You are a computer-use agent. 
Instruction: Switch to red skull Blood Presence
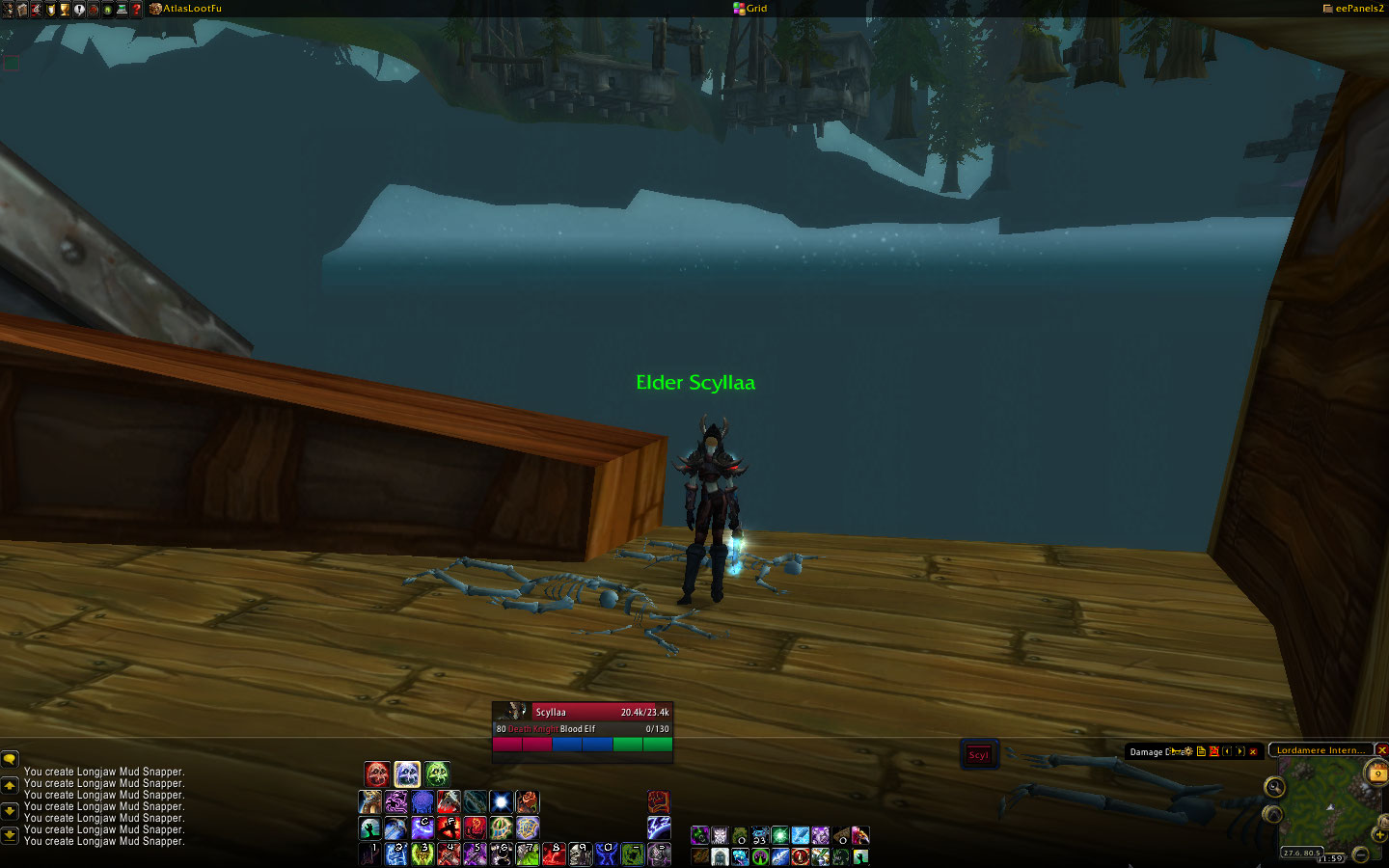coord(377,773)
